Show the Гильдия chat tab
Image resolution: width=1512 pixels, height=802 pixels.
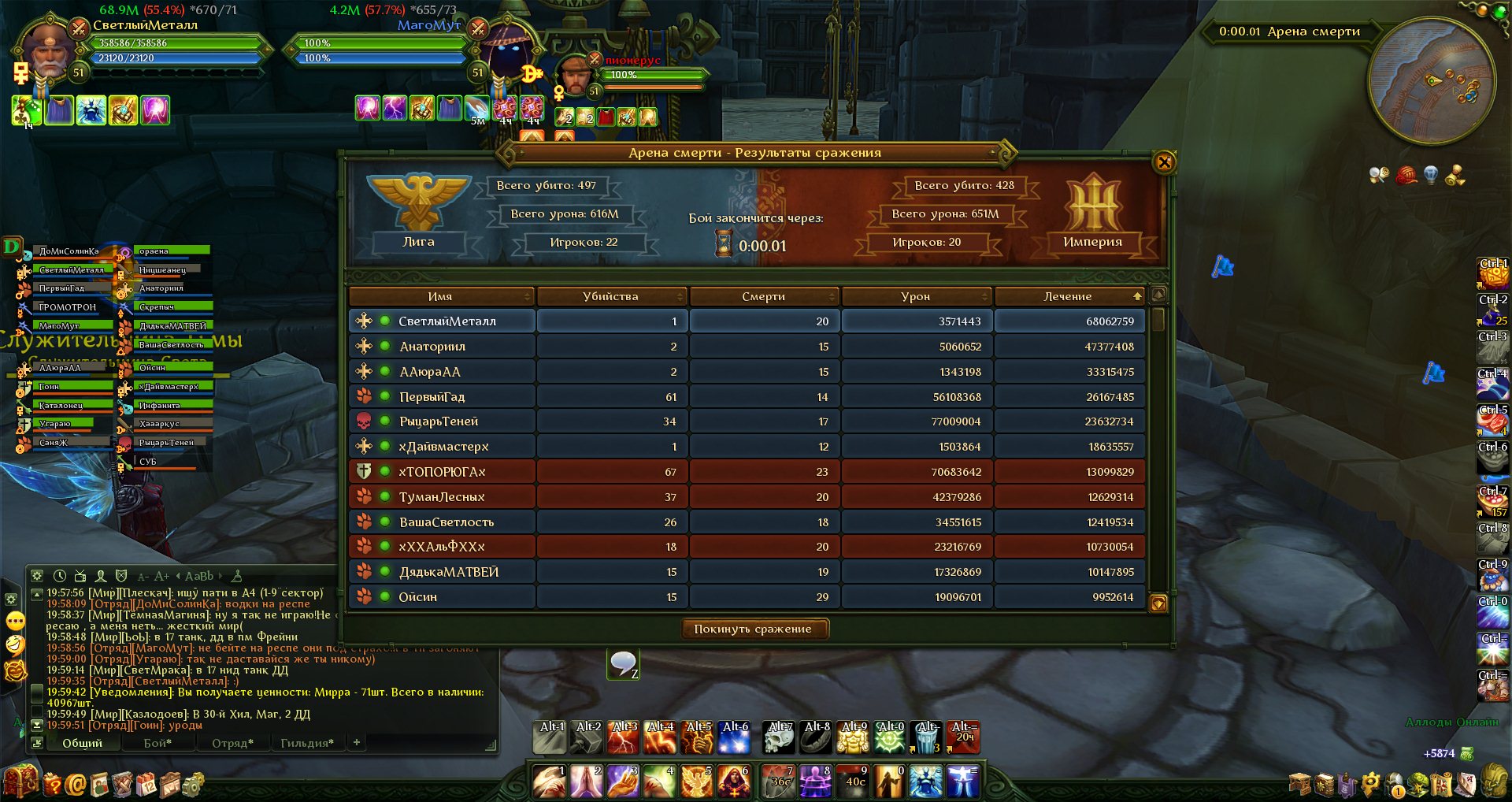pos(307,743)
